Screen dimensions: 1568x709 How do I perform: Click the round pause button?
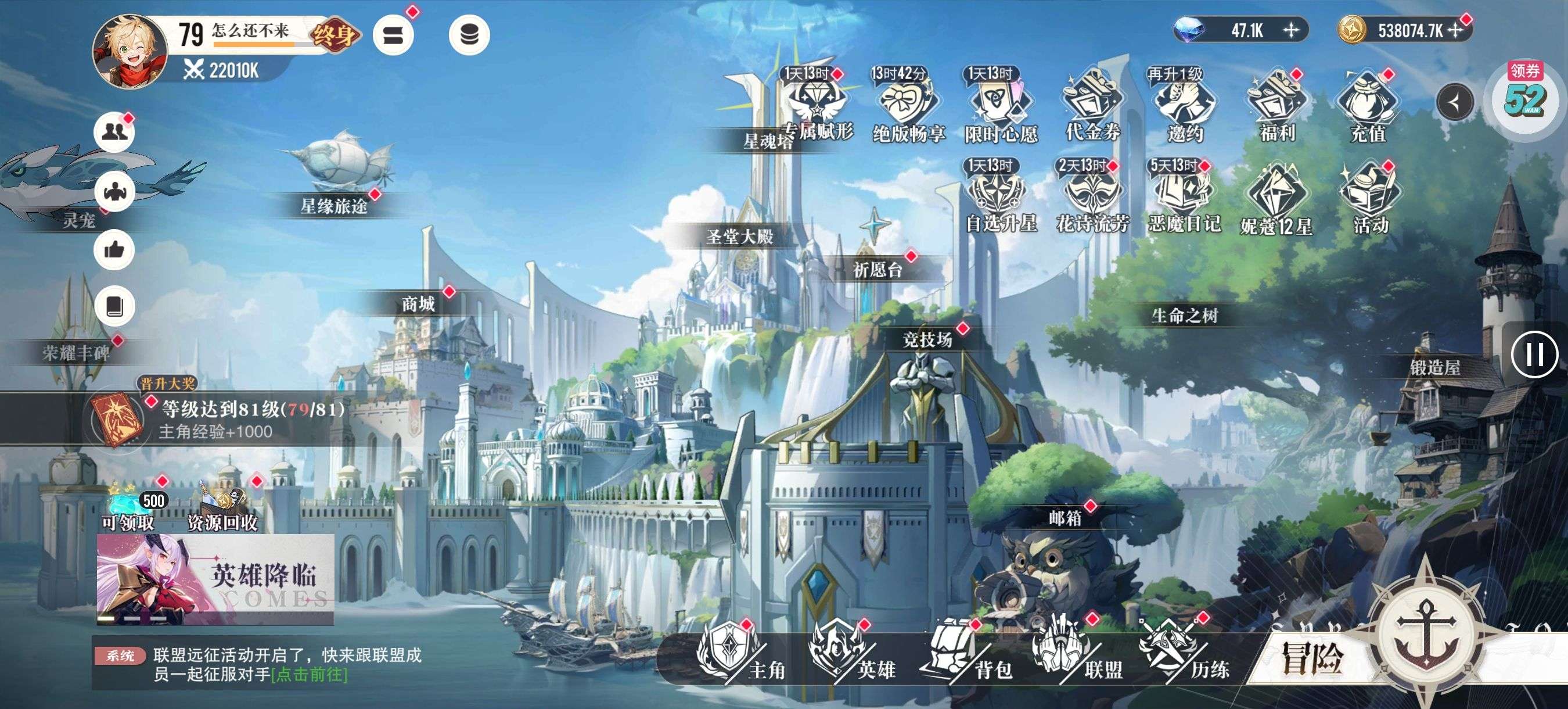[x=1534, y=354]
